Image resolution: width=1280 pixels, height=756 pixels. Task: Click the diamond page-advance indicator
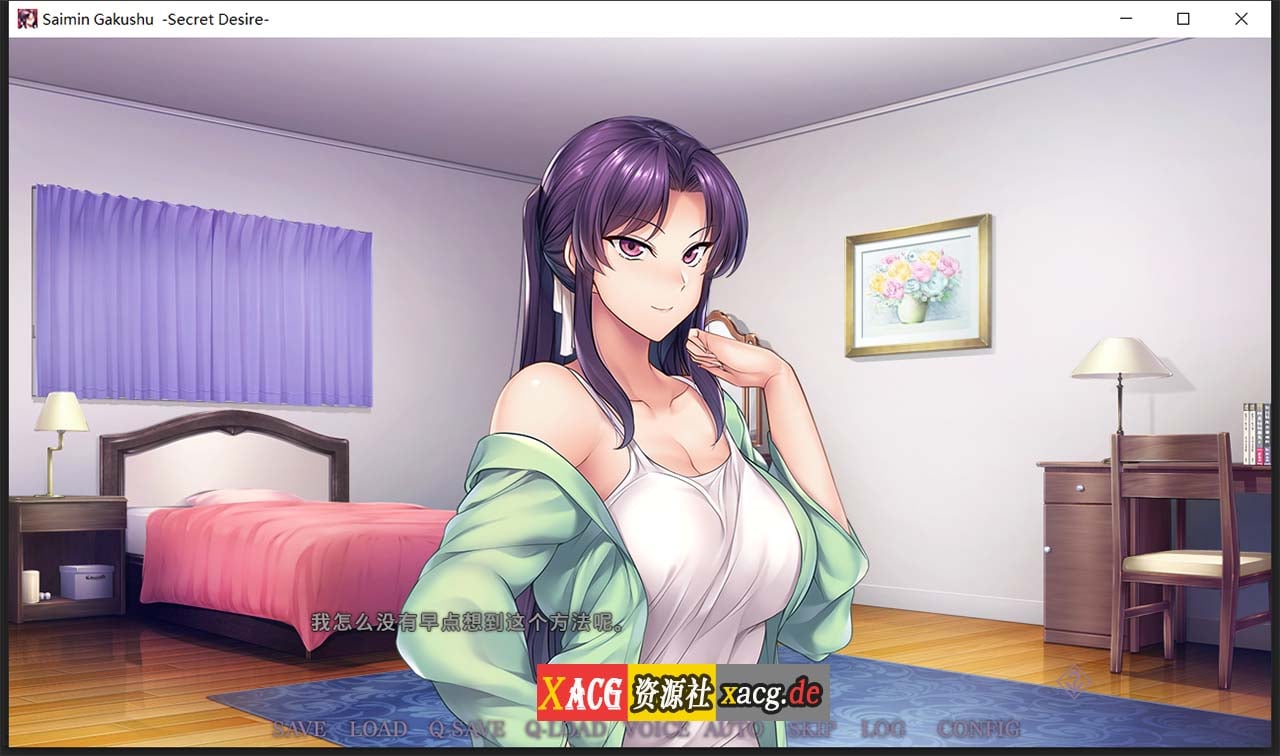[x=1072, y=681]
